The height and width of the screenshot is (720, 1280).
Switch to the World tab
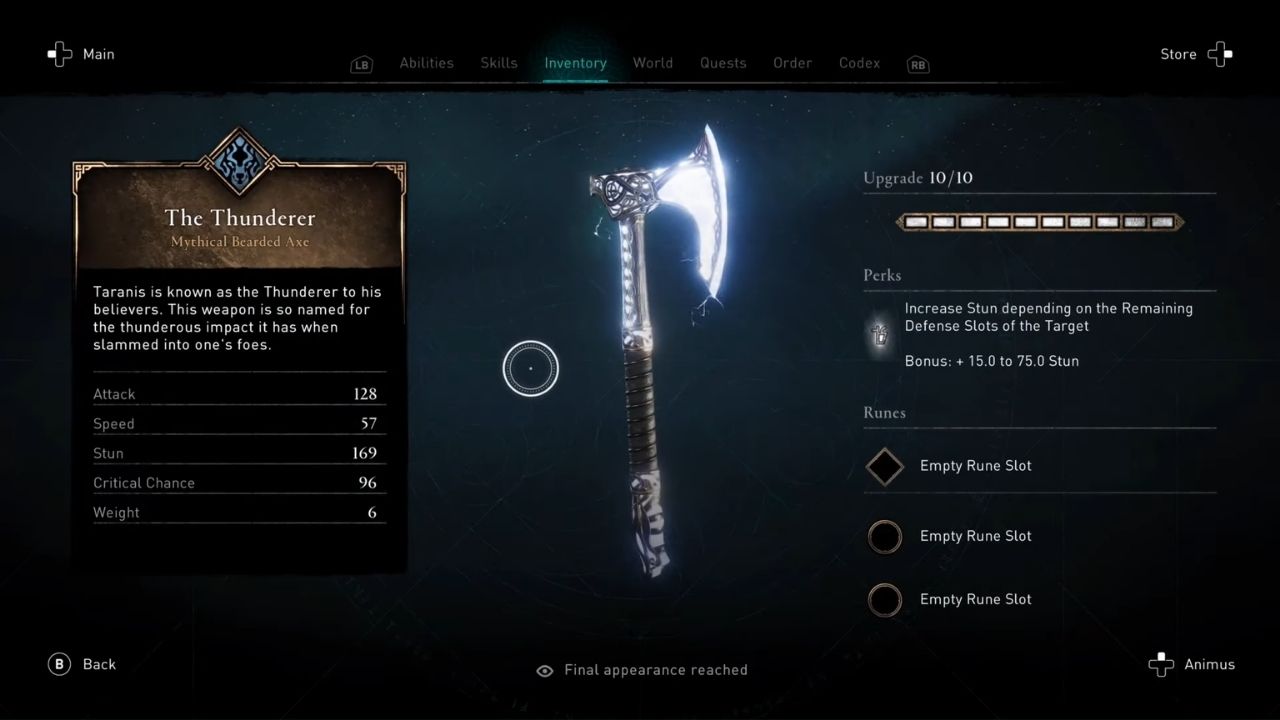[x=653, y=63]
